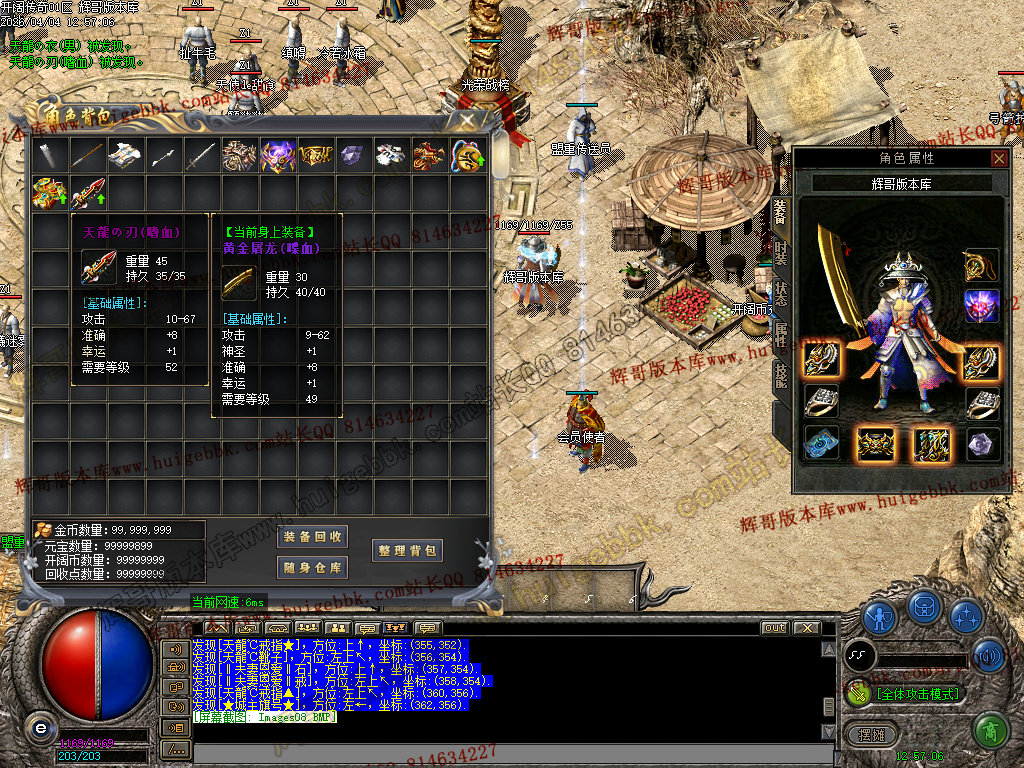Click the equipped necklace slot
Viewport: 1024px width, 768px height.
click(982, 266)
